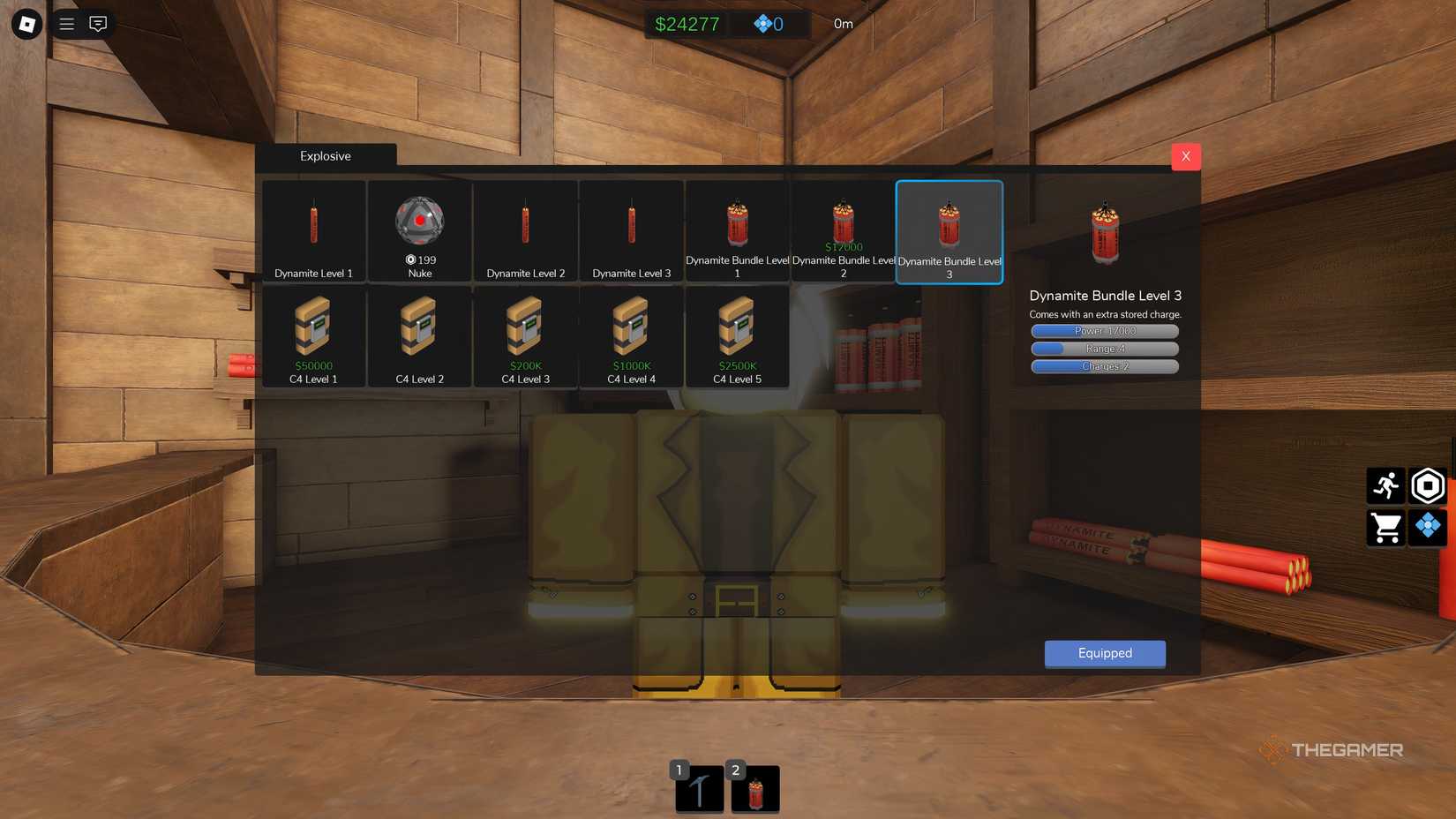This screenshot has height=819, width=1456.
Task: Click the sprint runner icon
Action: tap(1386, 485)
